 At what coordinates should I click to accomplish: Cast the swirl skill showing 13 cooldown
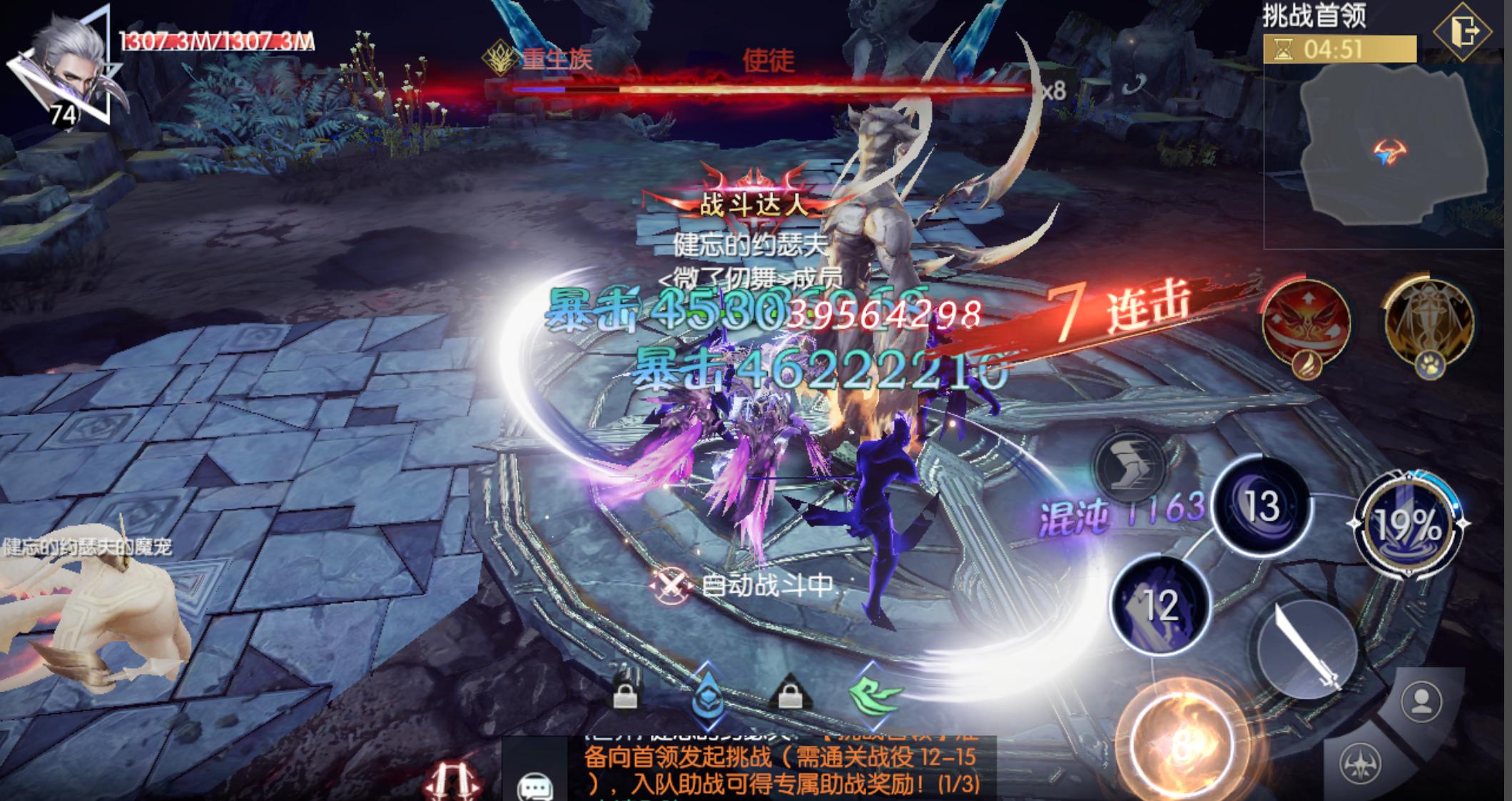[1262, 506]
